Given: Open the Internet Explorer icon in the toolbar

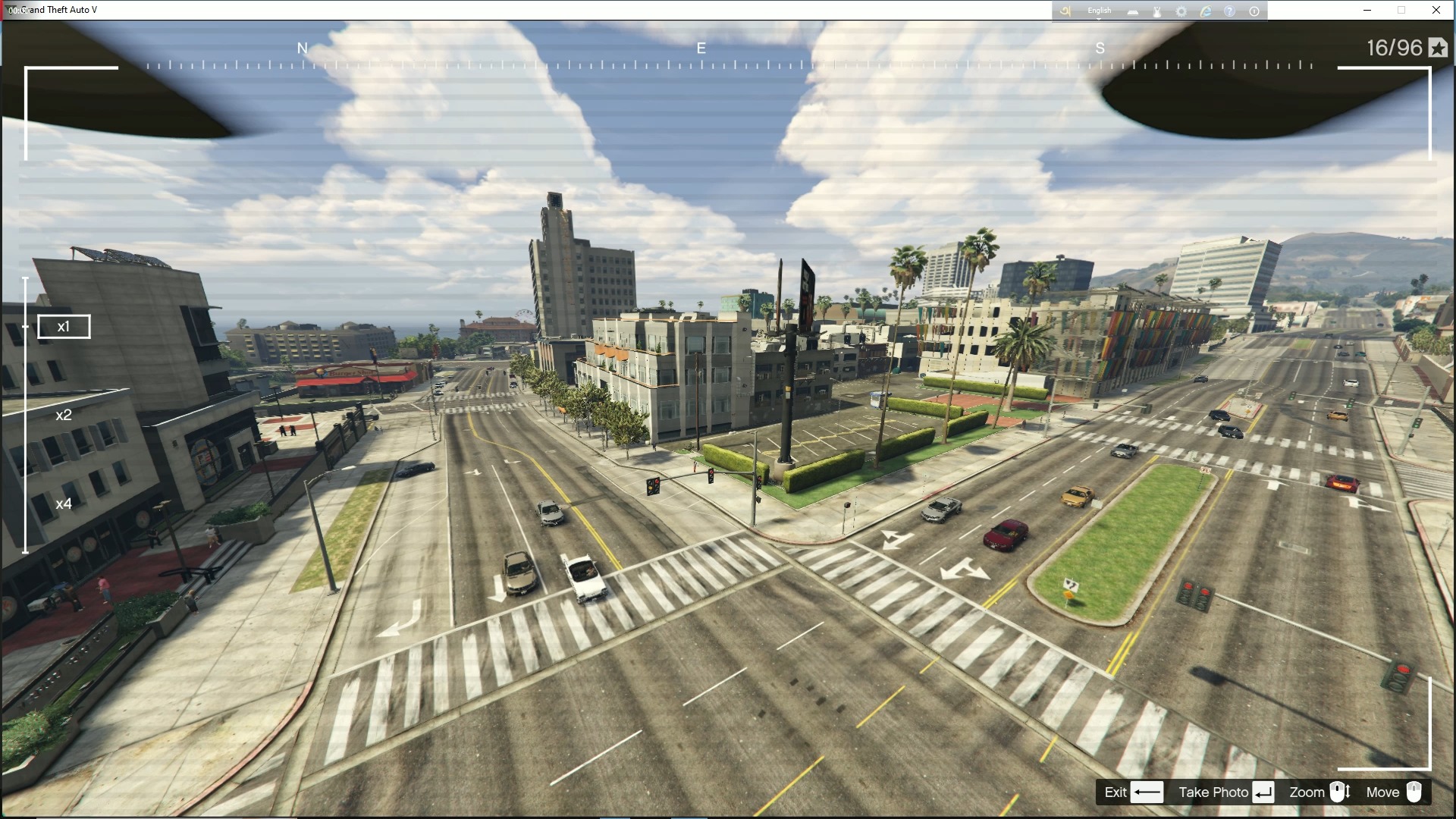Looking at the screenshot, I should (x=1206, y=11).
